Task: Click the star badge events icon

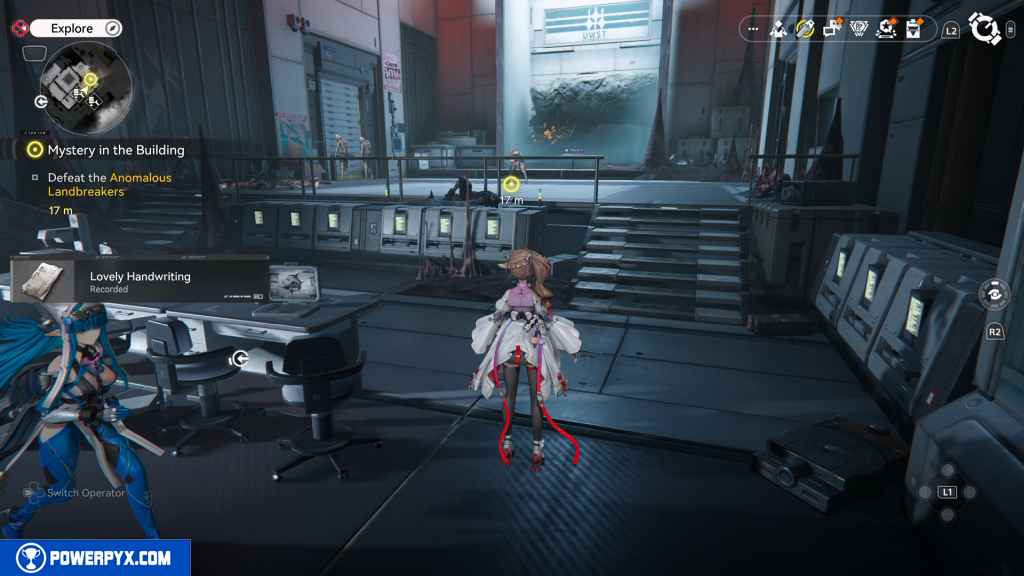Action: [x=884, y=29]
